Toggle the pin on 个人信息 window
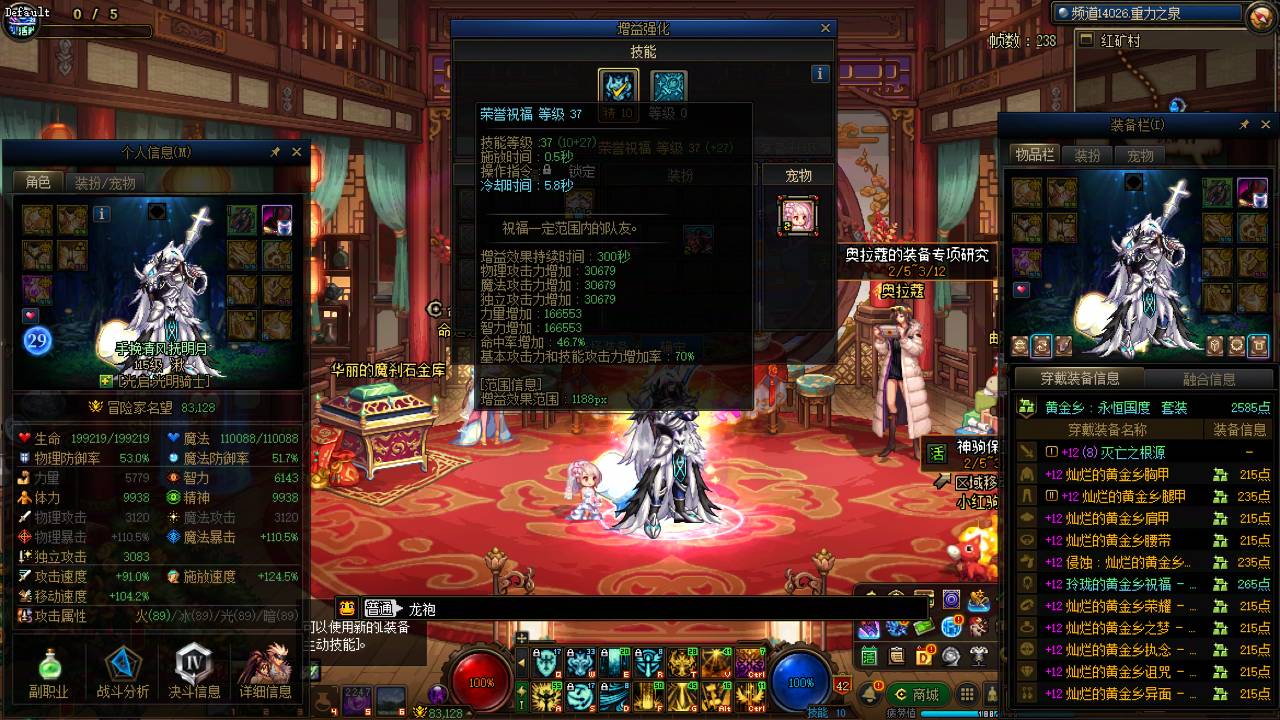This screenshot has width=1280, height=720. (275, 152)
